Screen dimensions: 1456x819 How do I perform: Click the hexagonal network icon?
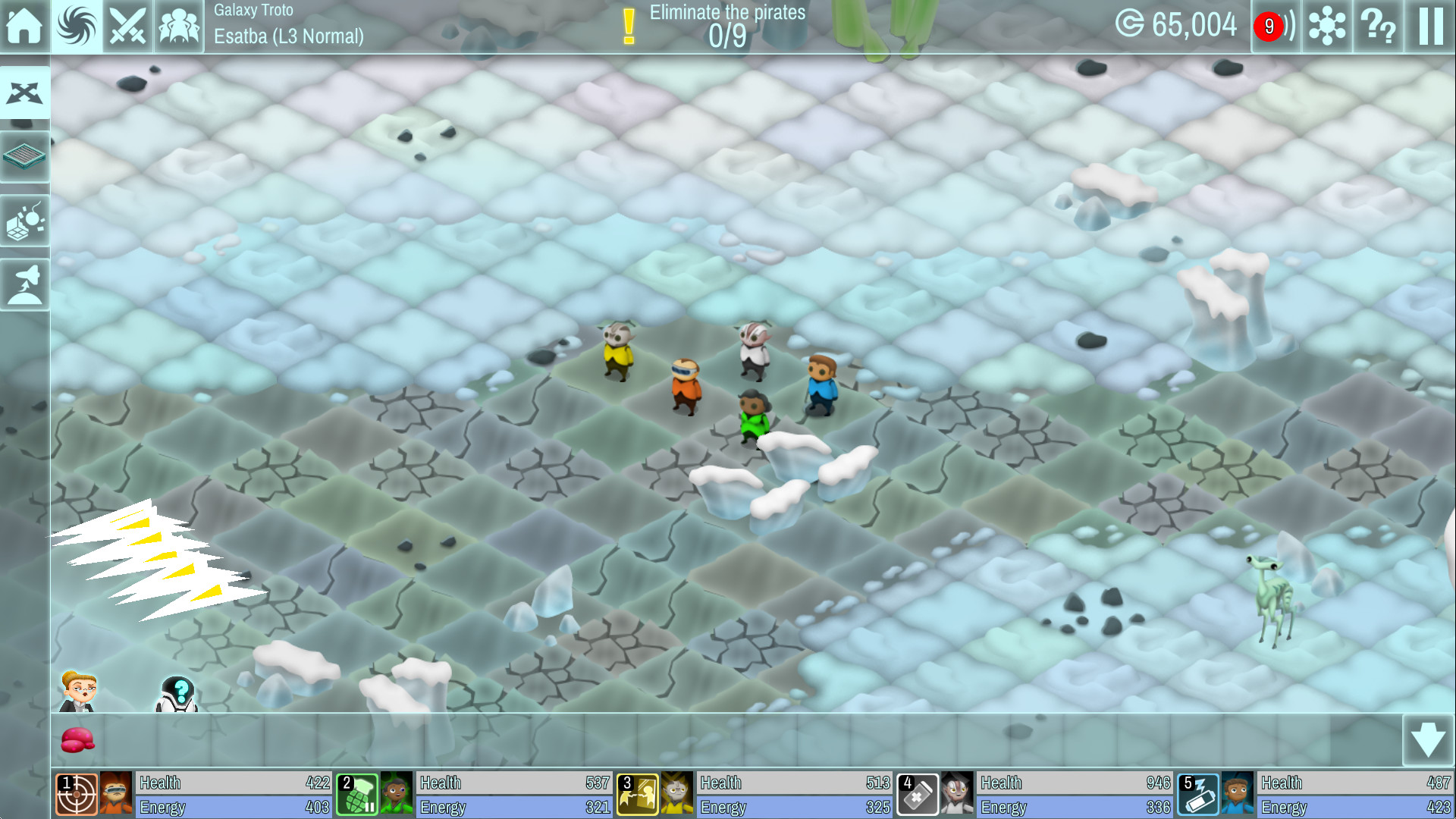coord(1326,27)
